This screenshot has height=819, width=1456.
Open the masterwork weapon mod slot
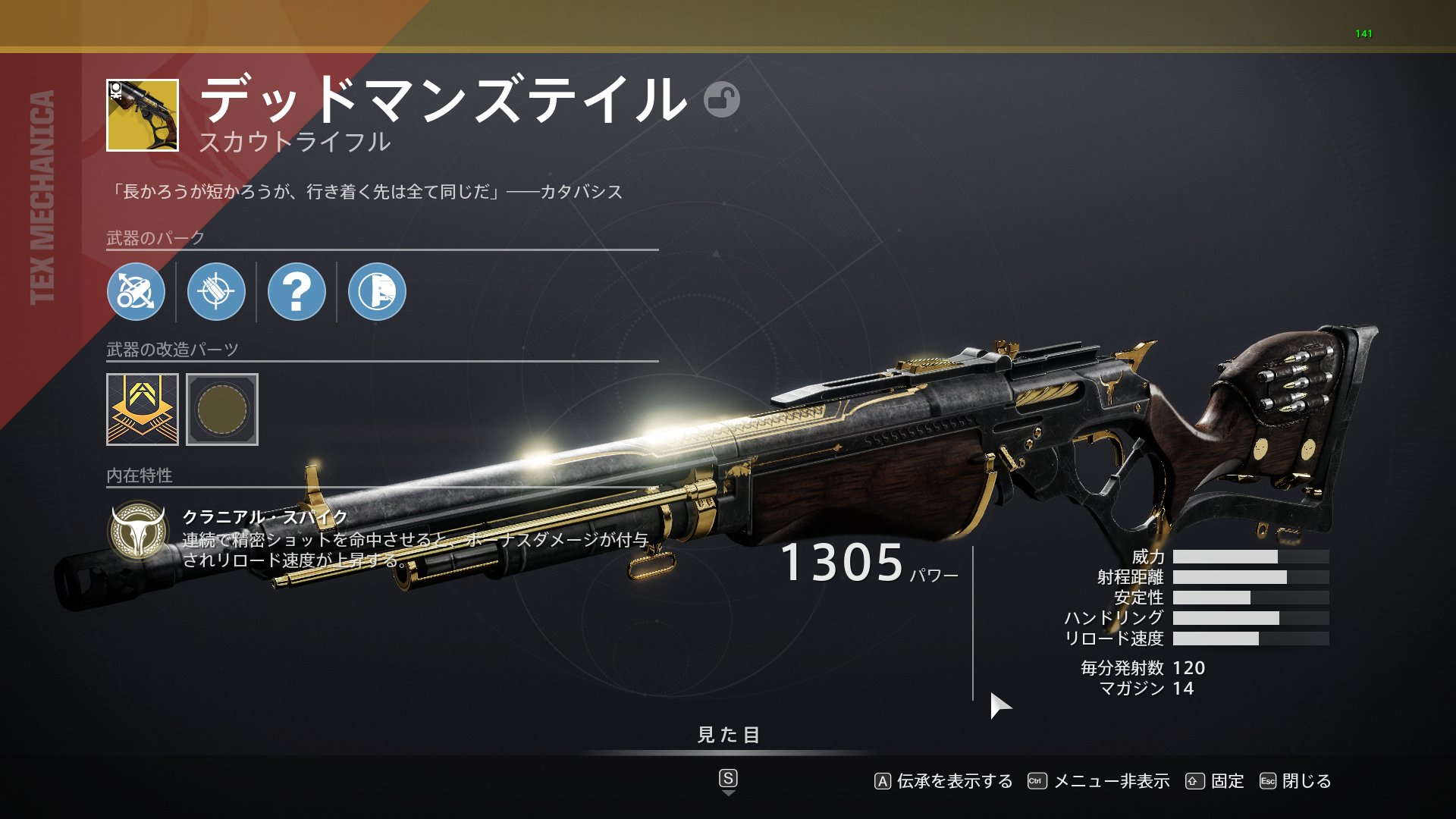point(143,409)
